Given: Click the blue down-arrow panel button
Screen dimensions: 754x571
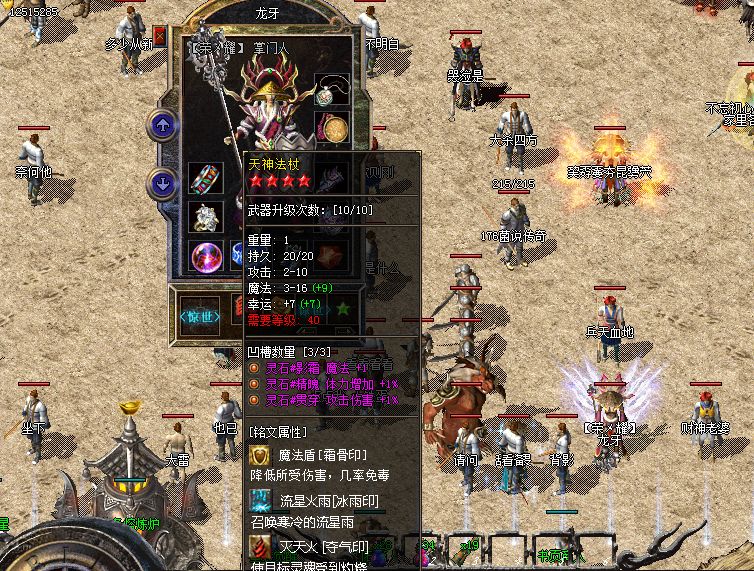Looking at the screenshot, I should point(162,183).
